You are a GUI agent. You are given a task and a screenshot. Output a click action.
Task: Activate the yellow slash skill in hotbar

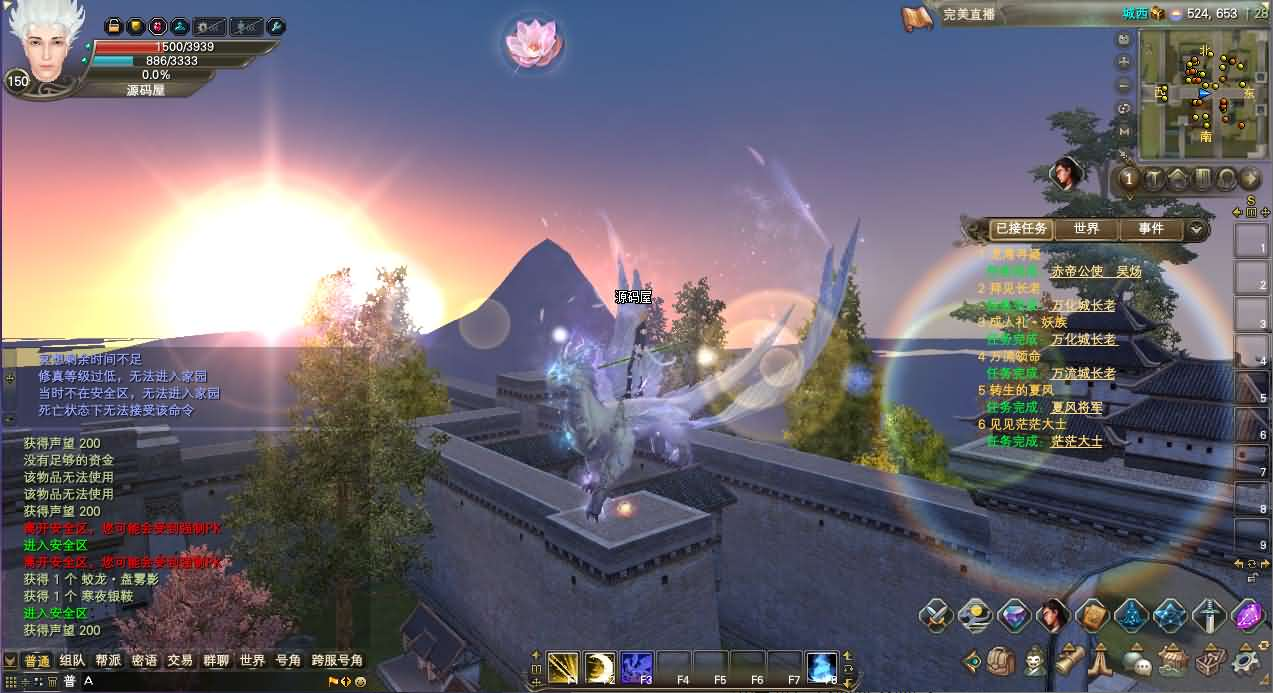pyautogui.click(x=564, y=667)
